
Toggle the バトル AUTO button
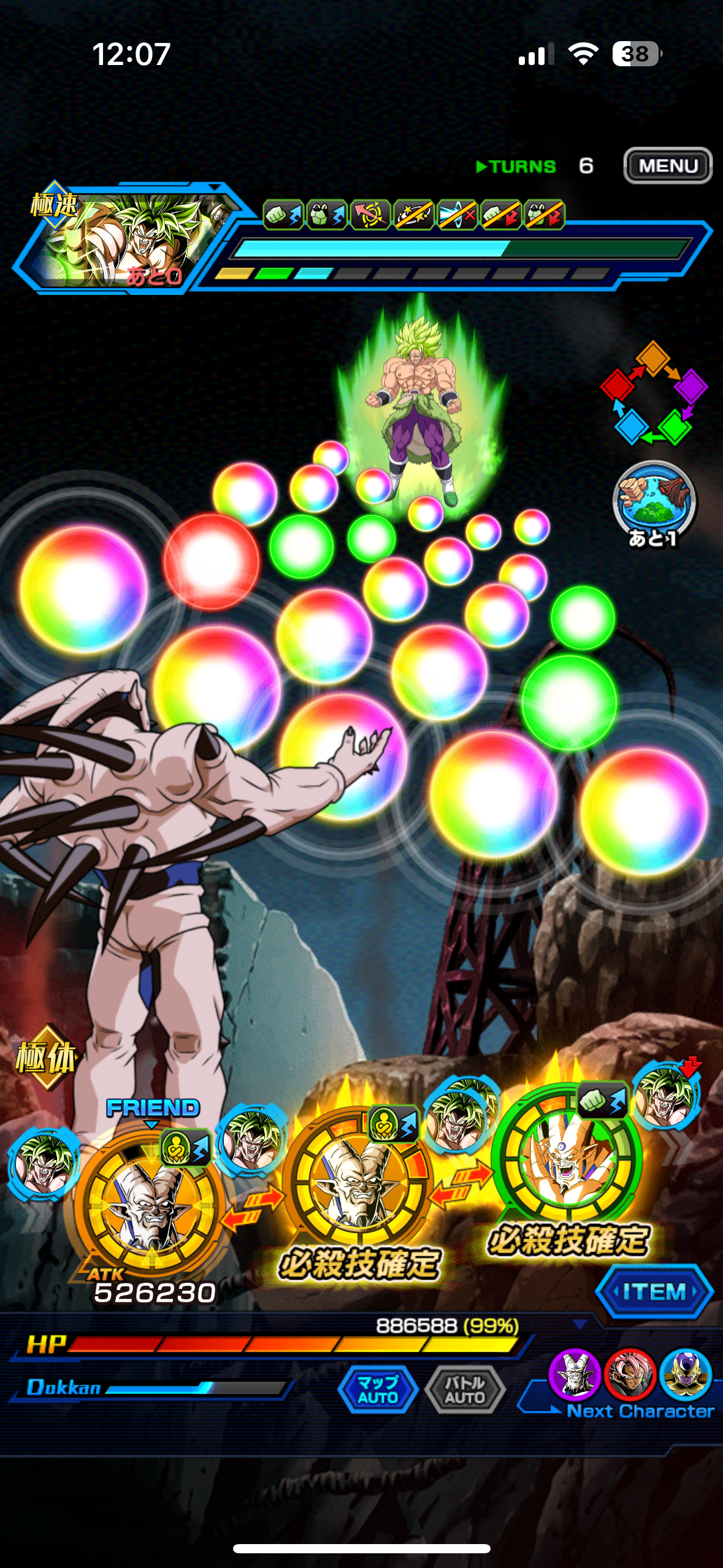point(465,1389)
